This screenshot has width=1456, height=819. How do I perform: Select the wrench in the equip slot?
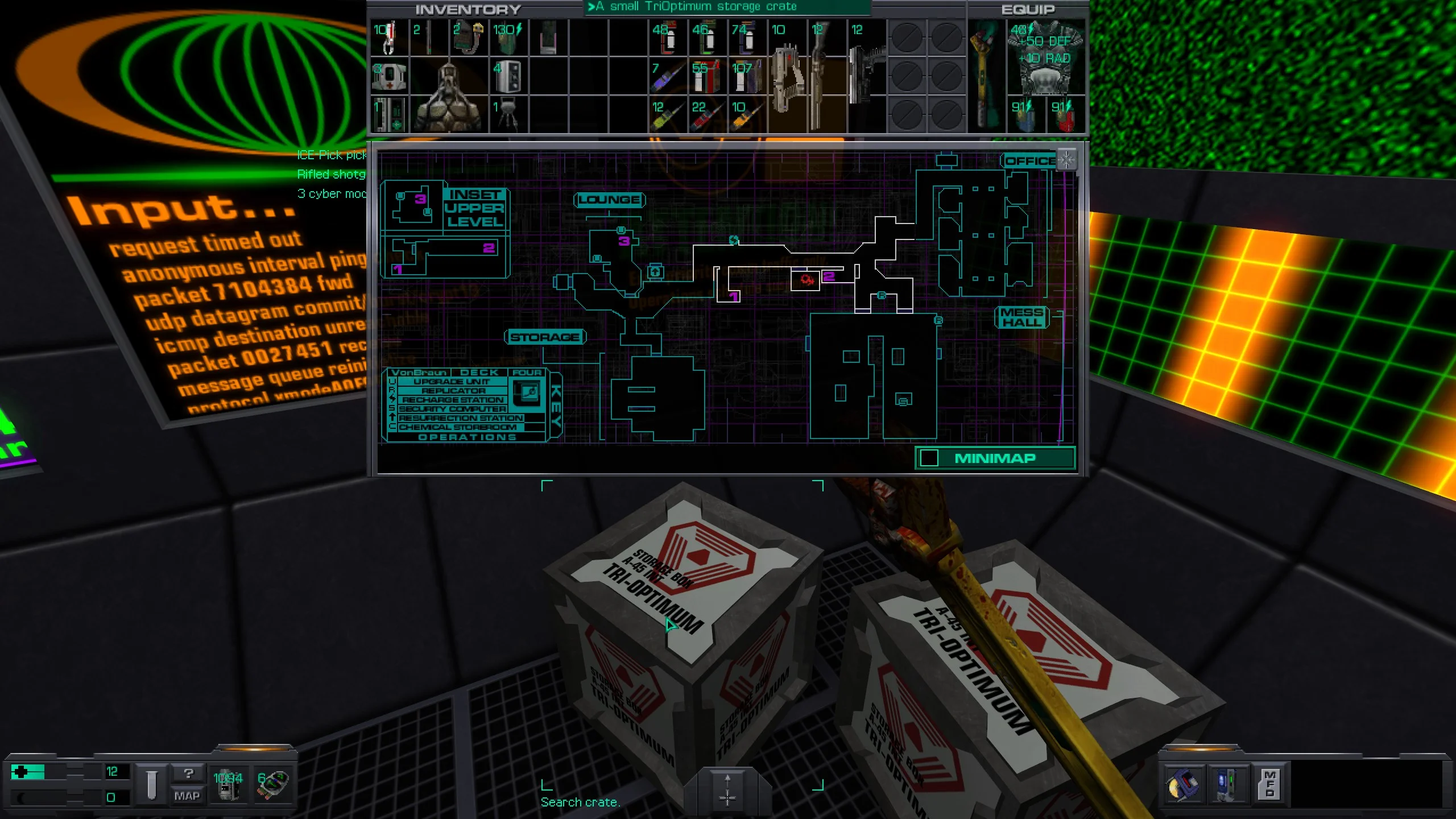(x=986, y=74)
